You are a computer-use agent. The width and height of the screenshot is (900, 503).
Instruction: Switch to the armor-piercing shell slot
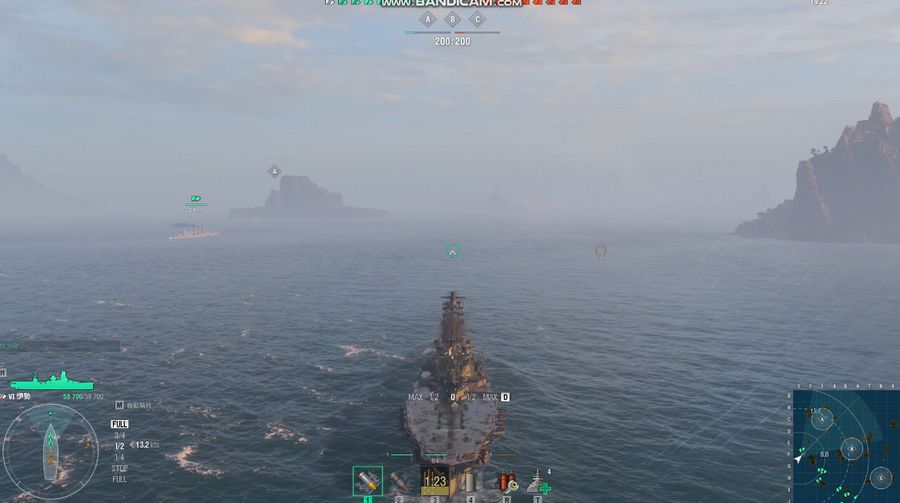(x=400, y=481)
